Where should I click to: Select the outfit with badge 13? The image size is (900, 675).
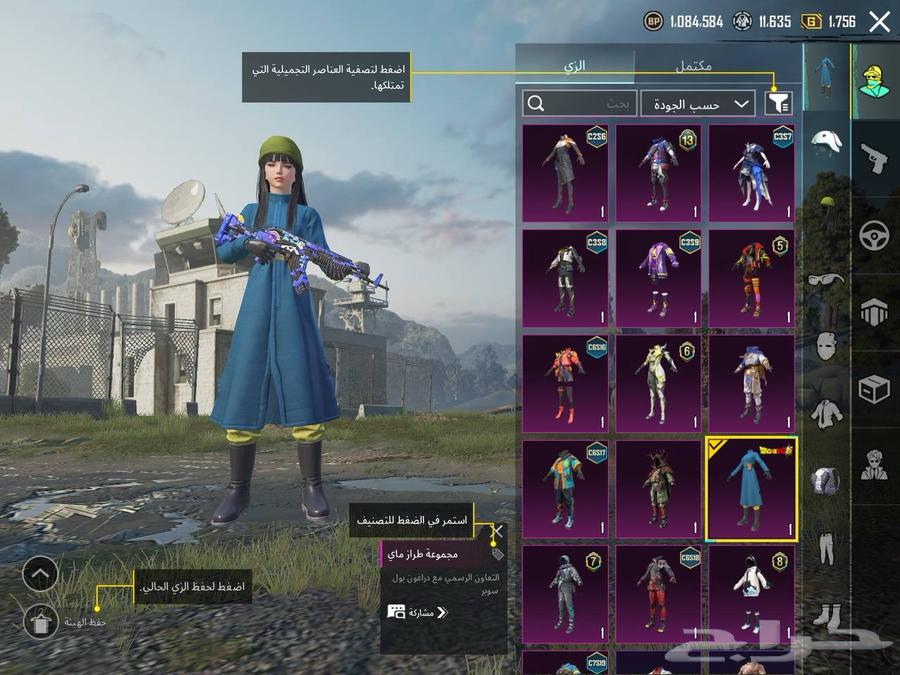point(658,173)
